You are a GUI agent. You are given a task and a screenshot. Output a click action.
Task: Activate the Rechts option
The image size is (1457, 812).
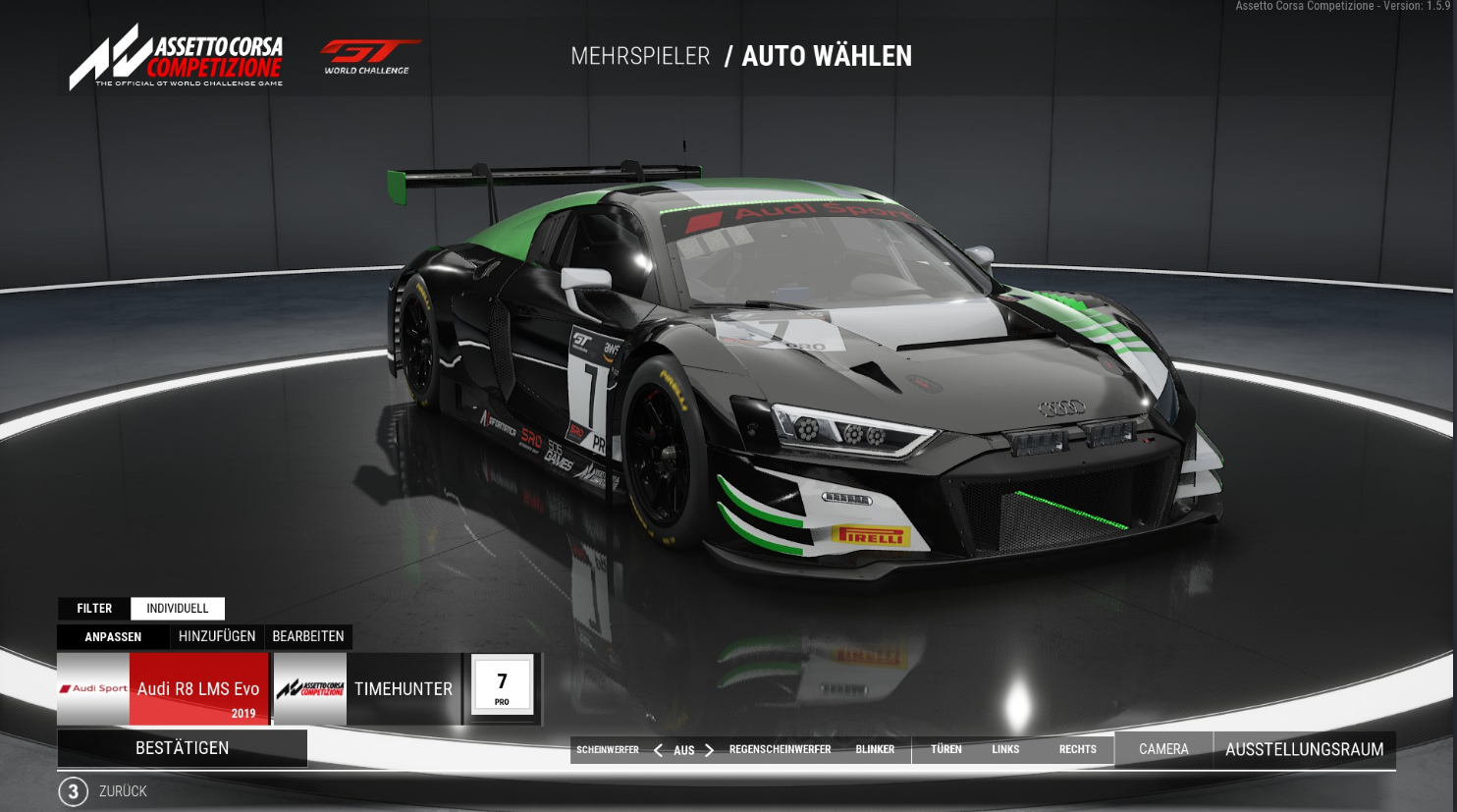(x=1077, y=750)
